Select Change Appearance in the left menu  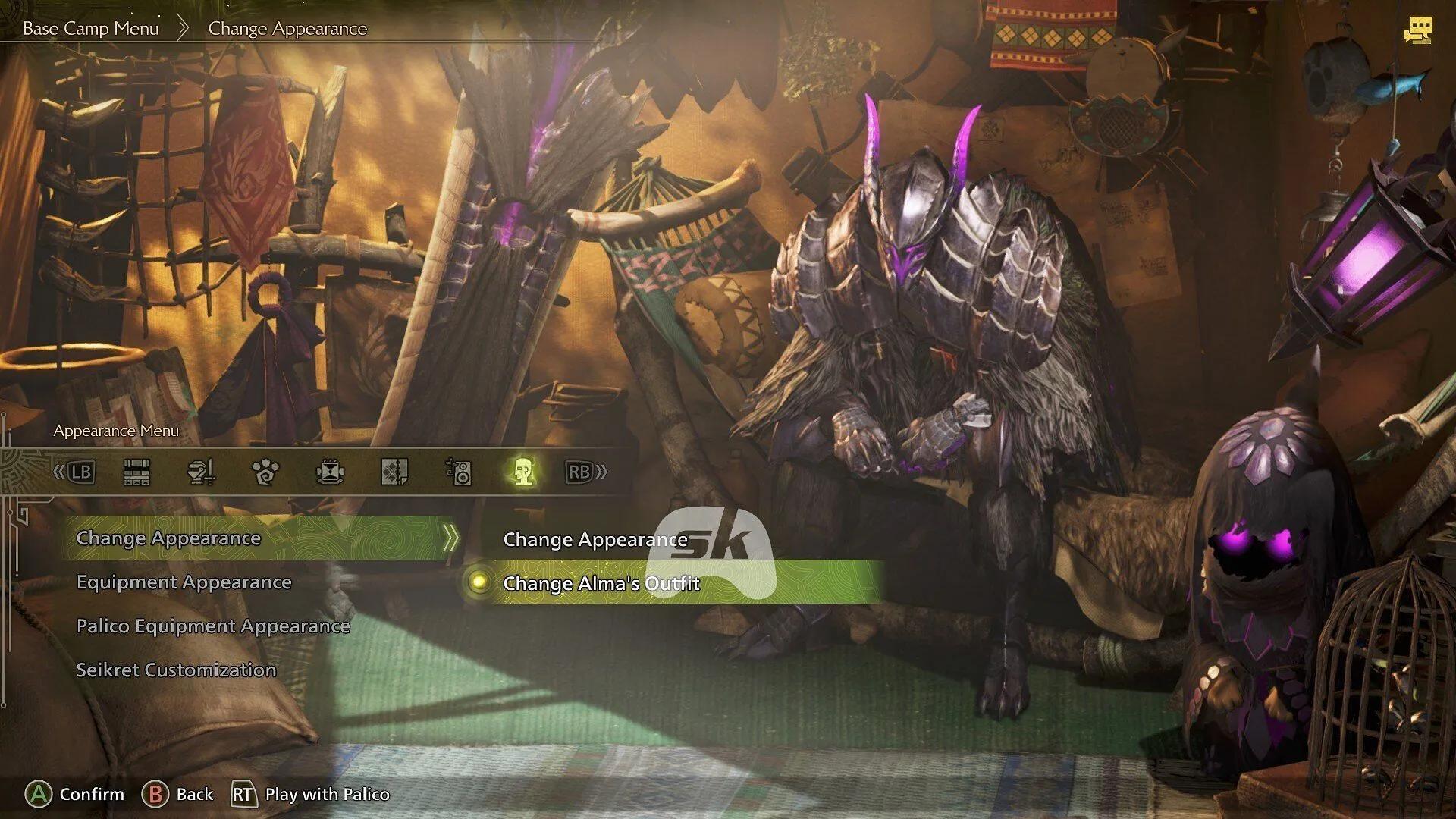point(168,538)
